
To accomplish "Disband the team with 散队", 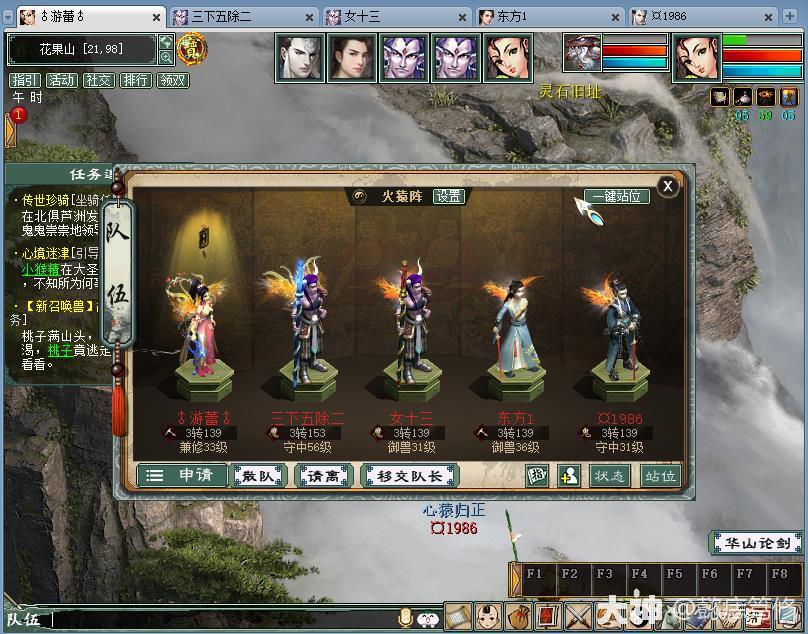I will coord(259,476).
